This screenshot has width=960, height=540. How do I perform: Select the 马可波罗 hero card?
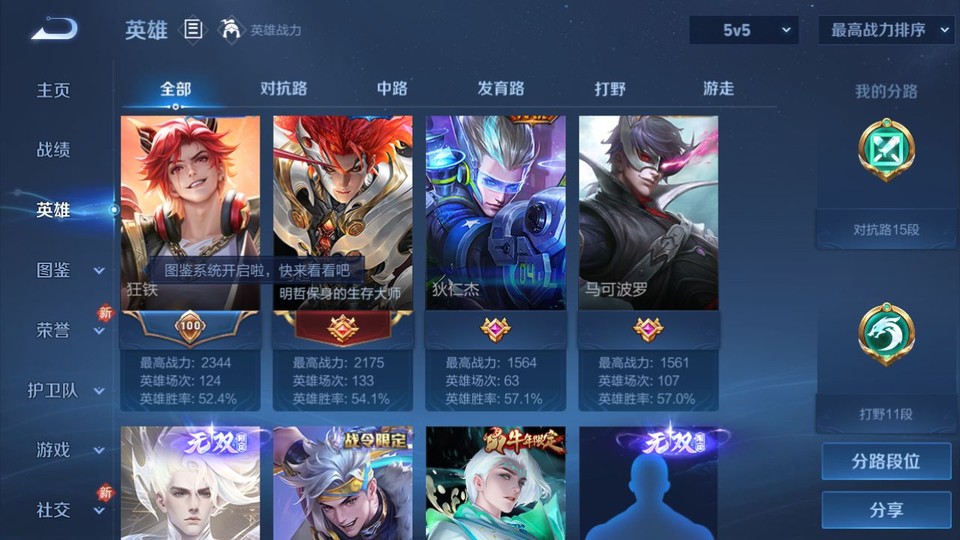click(x=648, y=215)
